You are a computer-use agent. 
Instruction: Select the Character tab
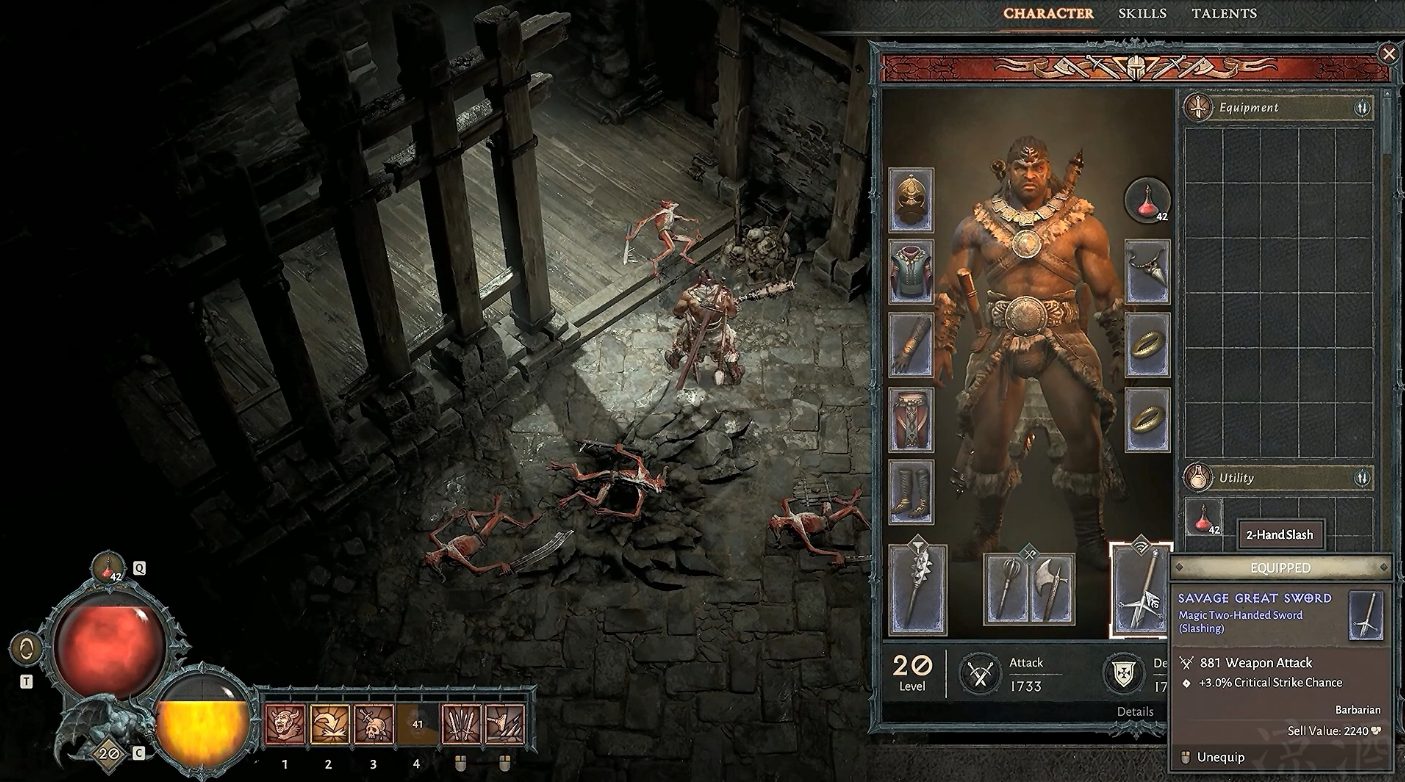1048,14
